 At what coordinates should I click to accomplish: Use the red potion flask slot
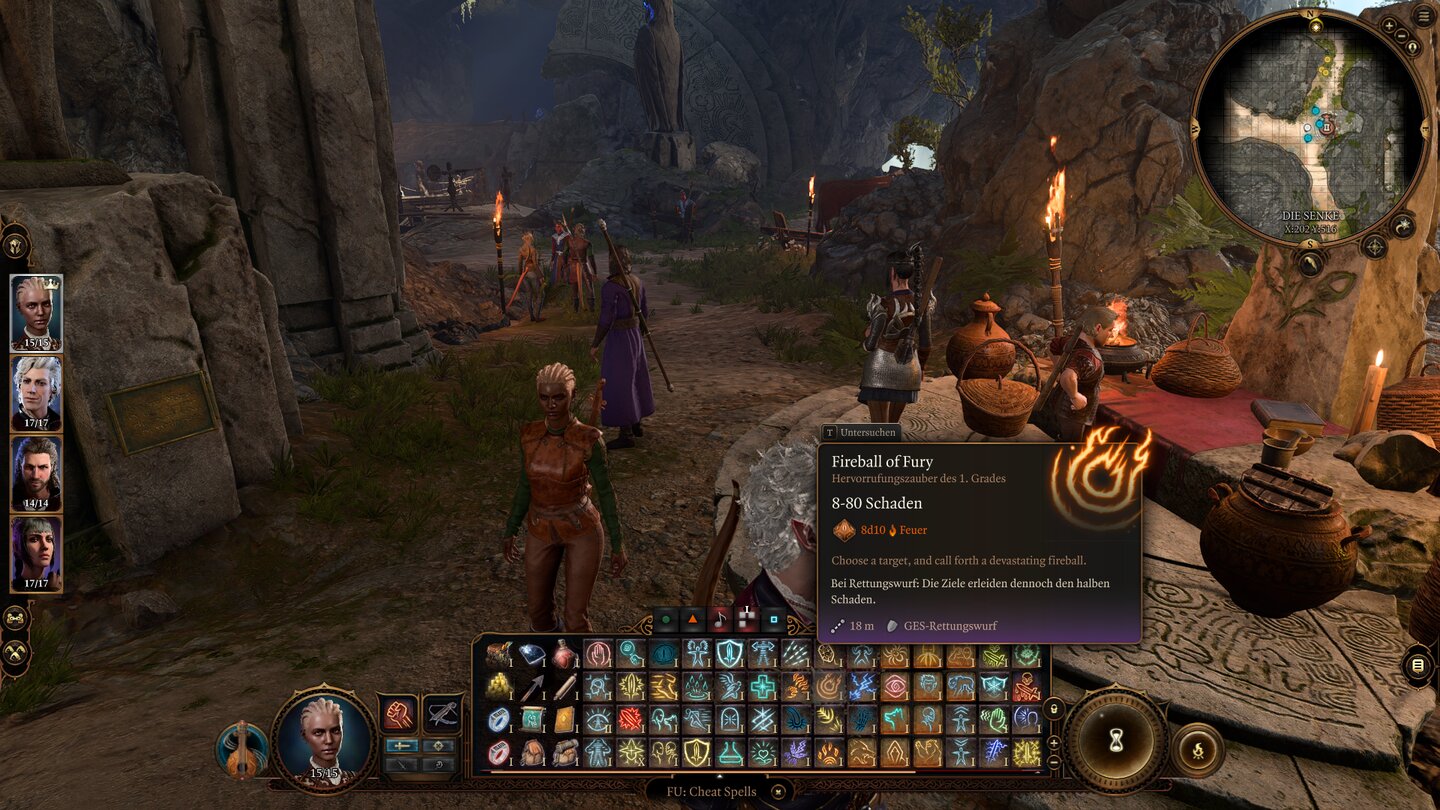point(565,654)
